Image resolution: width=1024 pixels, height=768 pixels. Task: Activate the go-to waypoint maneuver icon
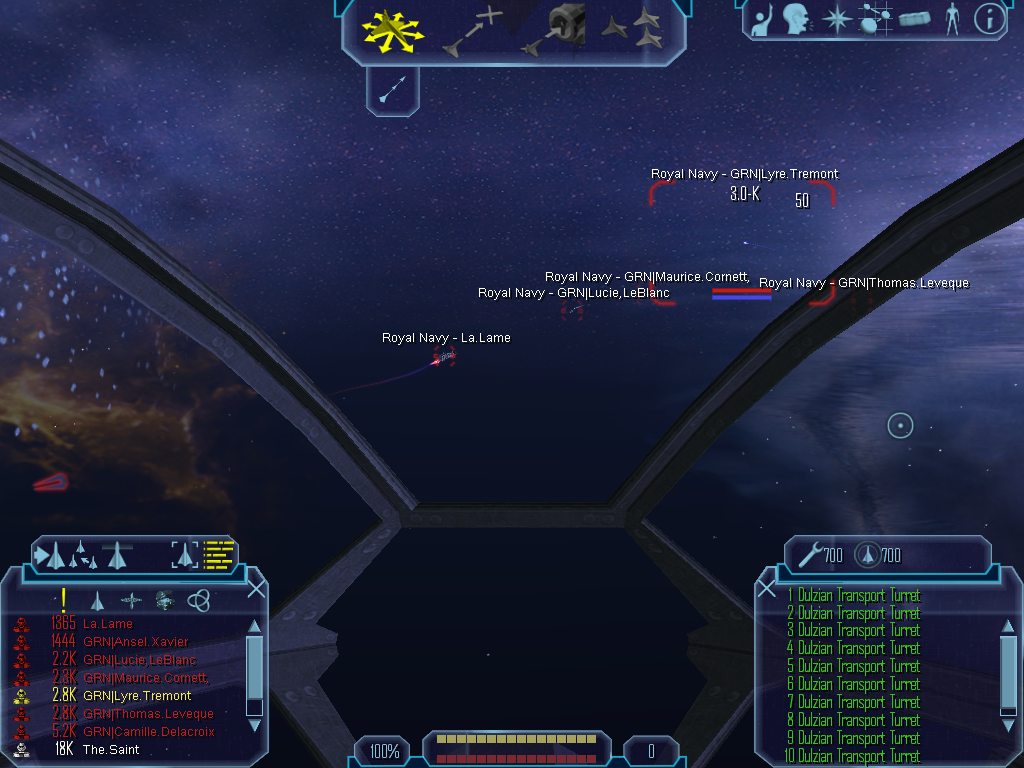click(472, 30)
